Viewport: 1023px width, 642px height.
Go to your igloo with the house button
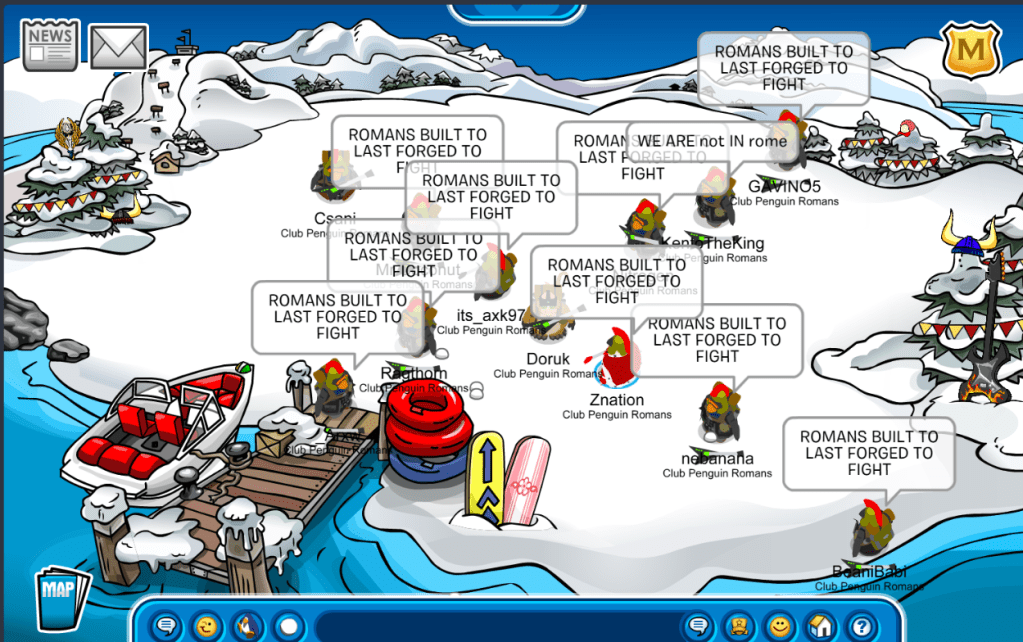[821, 626]
